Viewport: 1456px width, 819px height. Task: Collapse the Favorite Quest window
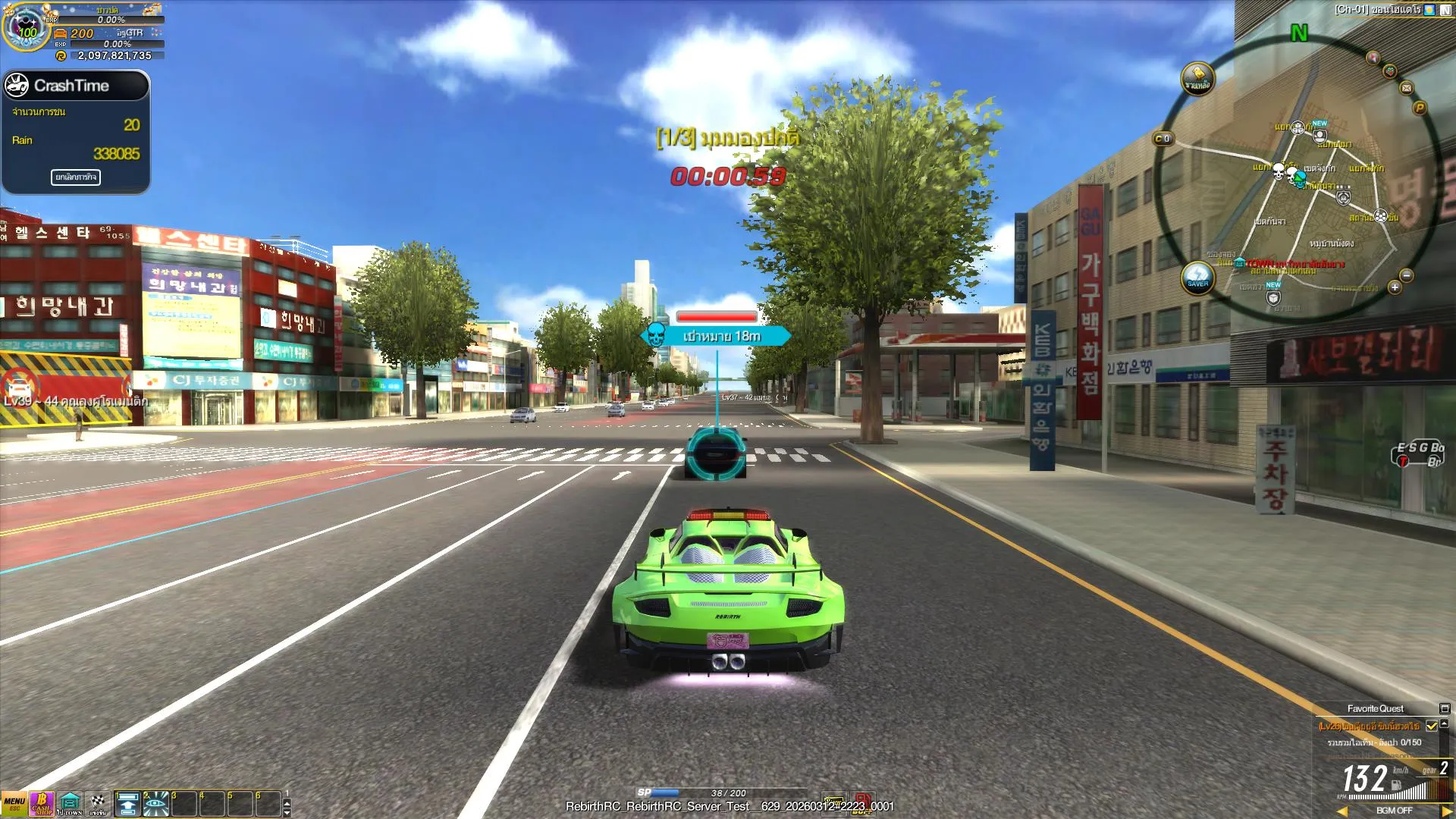[x=1445, y=709]
